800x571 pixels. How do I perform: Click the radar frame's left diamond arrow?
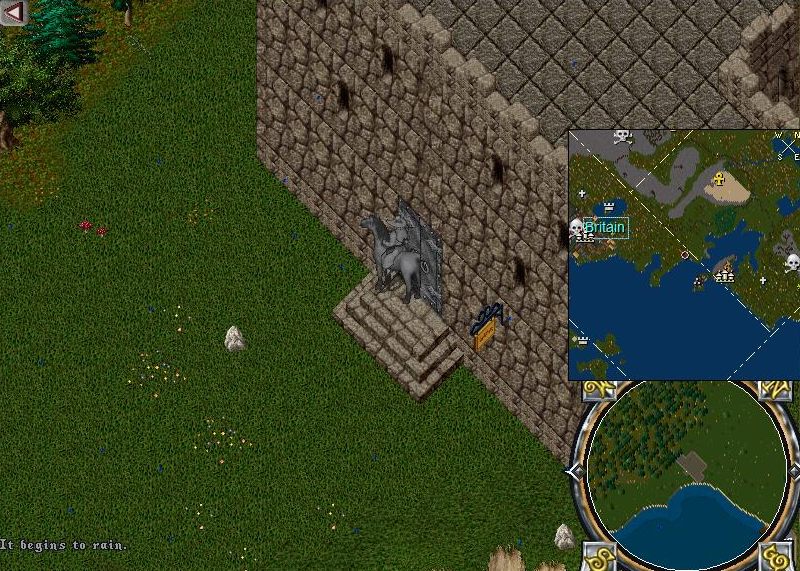[x=573, y=471]
